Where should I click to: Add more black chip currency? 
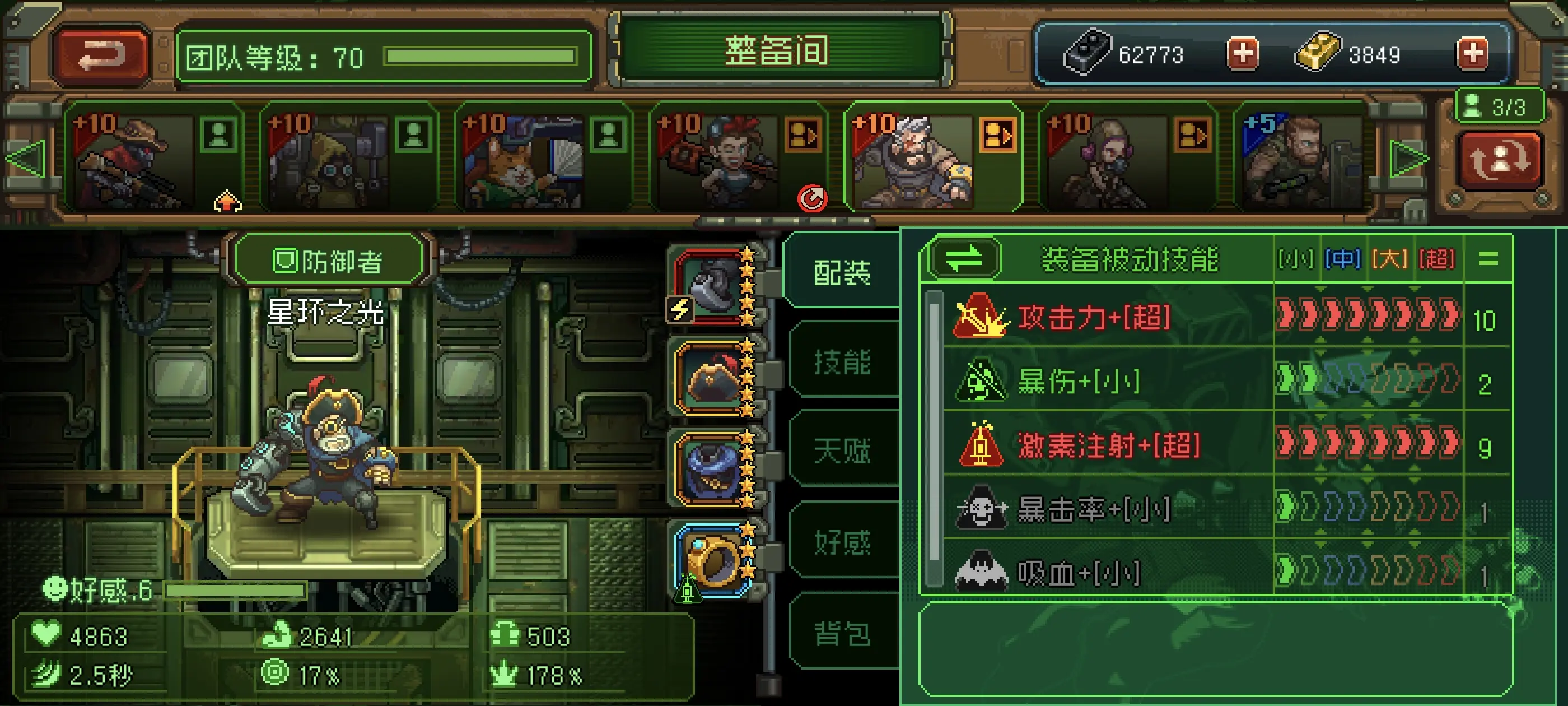pyautogui.click(x=1242, y=54)
